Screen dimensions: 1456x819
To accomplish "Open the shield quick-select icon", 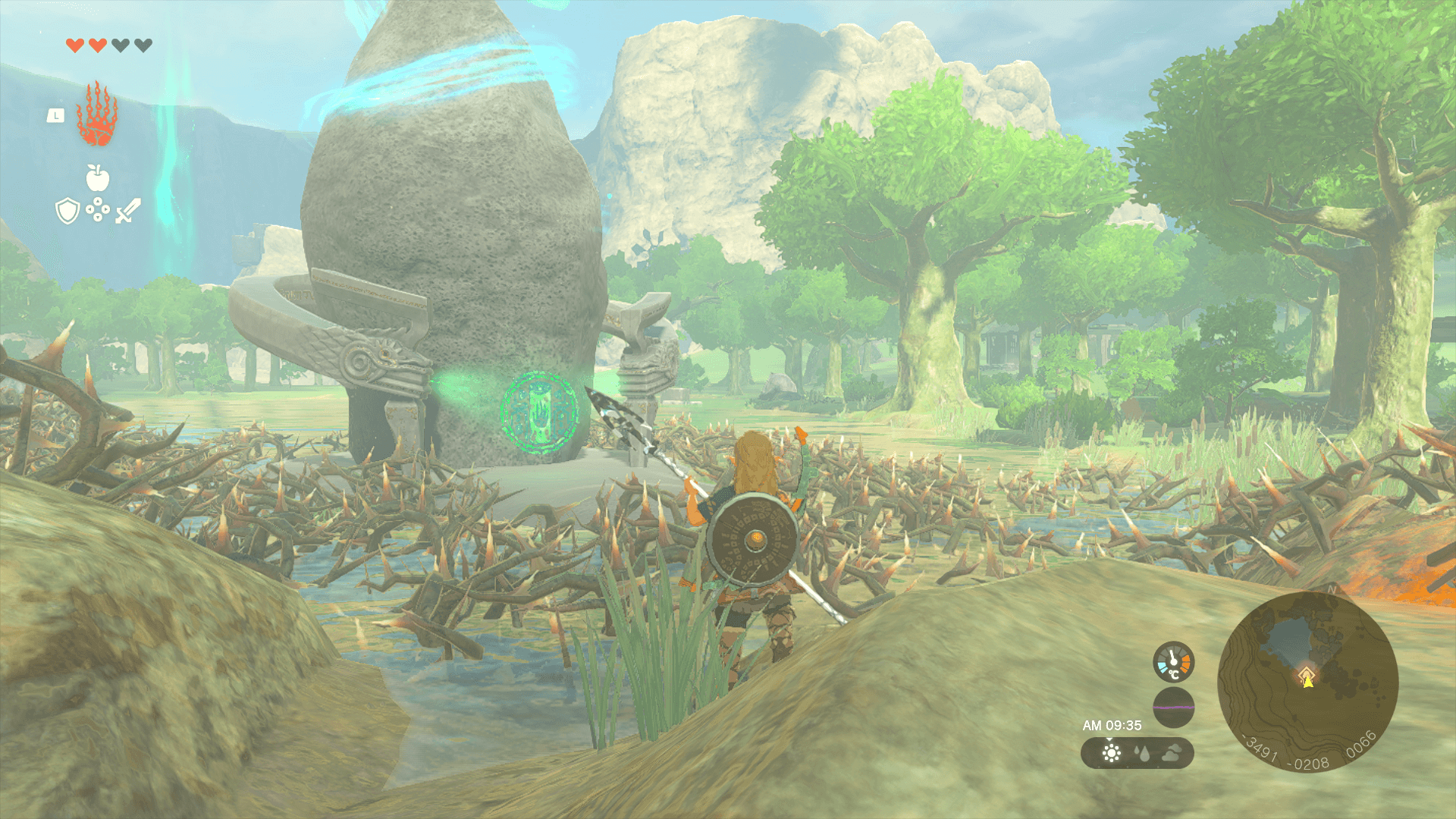I will click(67, 211).
